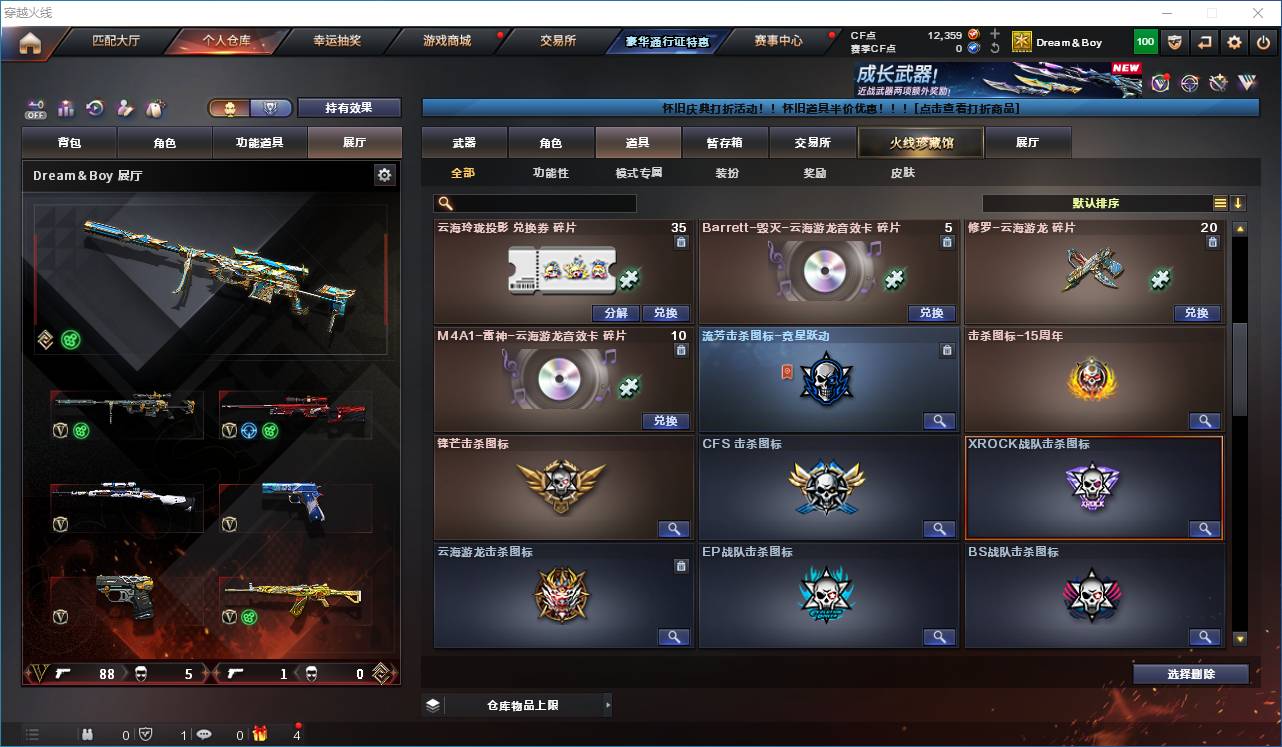Click the 分解 button on 云海玲珑投影 兑换券
This screenshot has width=1282, height=747.
pos(616,313)
